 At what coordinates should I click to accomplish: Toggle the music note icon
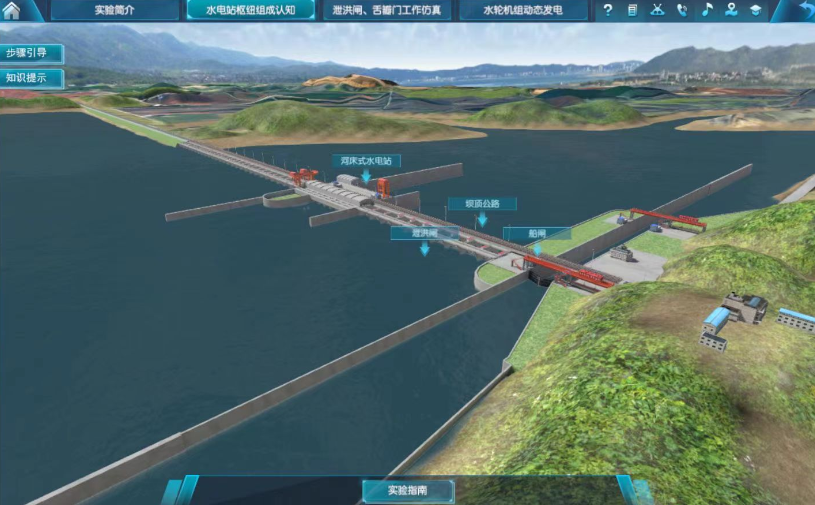tap(707, 11)
